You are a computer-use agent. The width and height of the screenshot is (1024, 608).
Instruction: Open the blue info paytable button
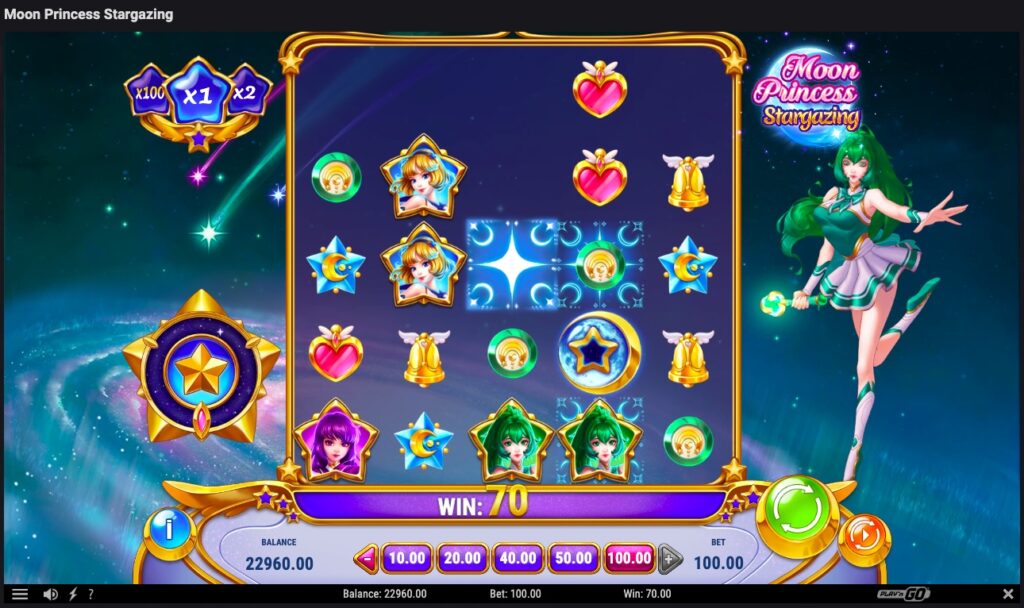point(169,530)
